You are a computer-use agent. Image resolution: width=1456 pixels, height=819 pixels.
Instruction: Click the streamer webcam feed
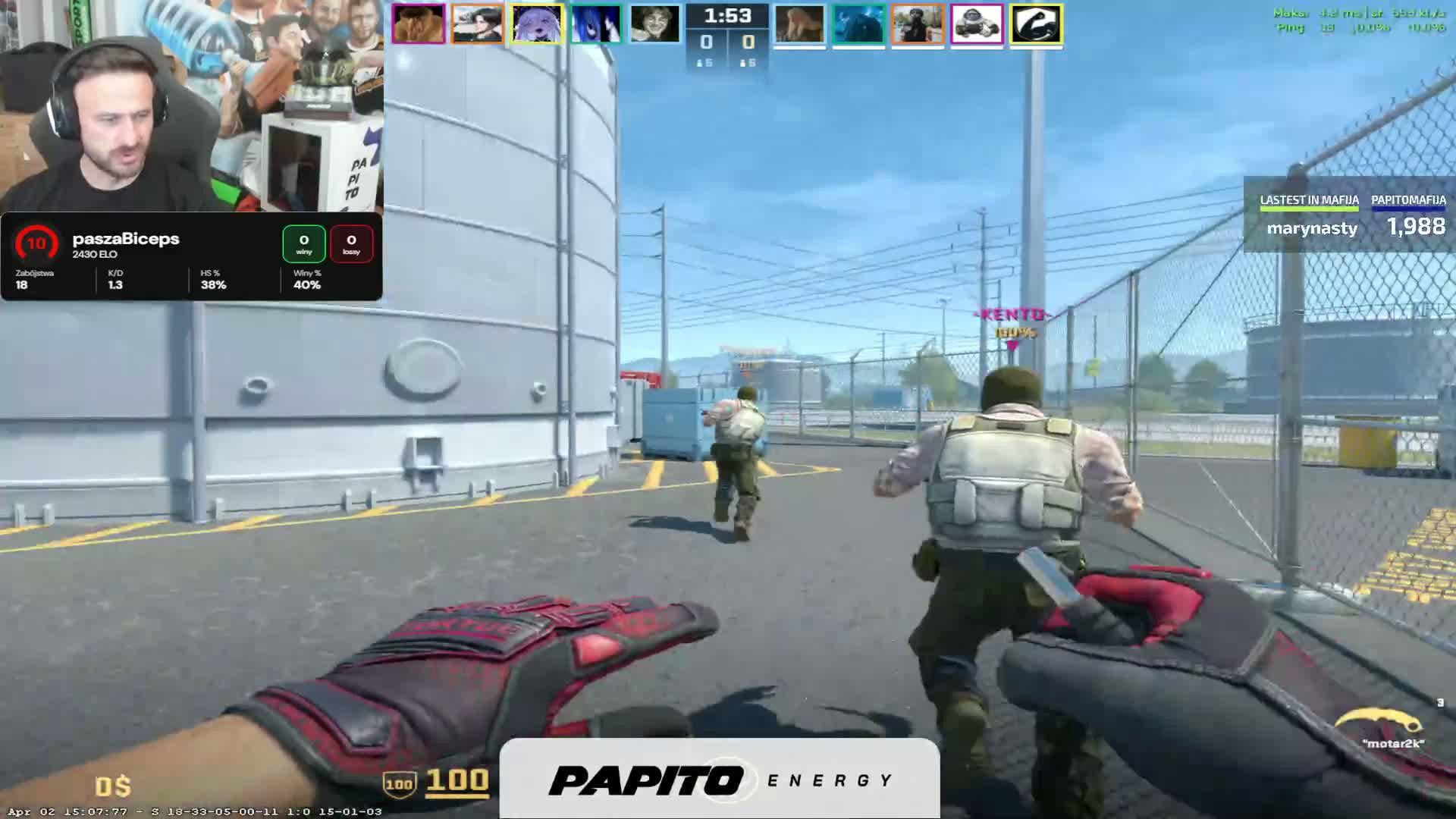tap(191, 106)
